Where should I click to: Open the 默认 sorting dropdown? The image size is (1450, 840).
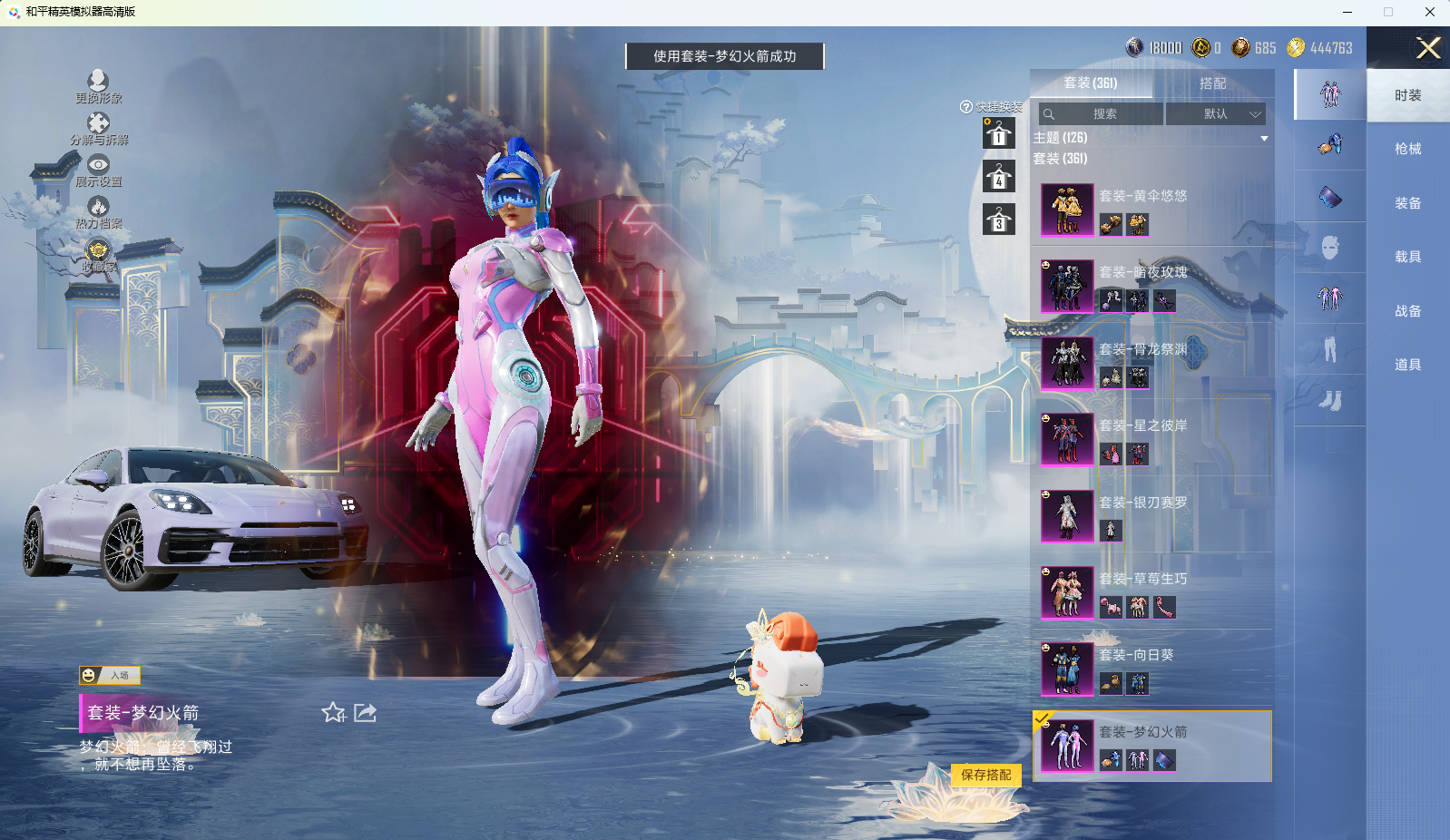tap(1216, 114)
